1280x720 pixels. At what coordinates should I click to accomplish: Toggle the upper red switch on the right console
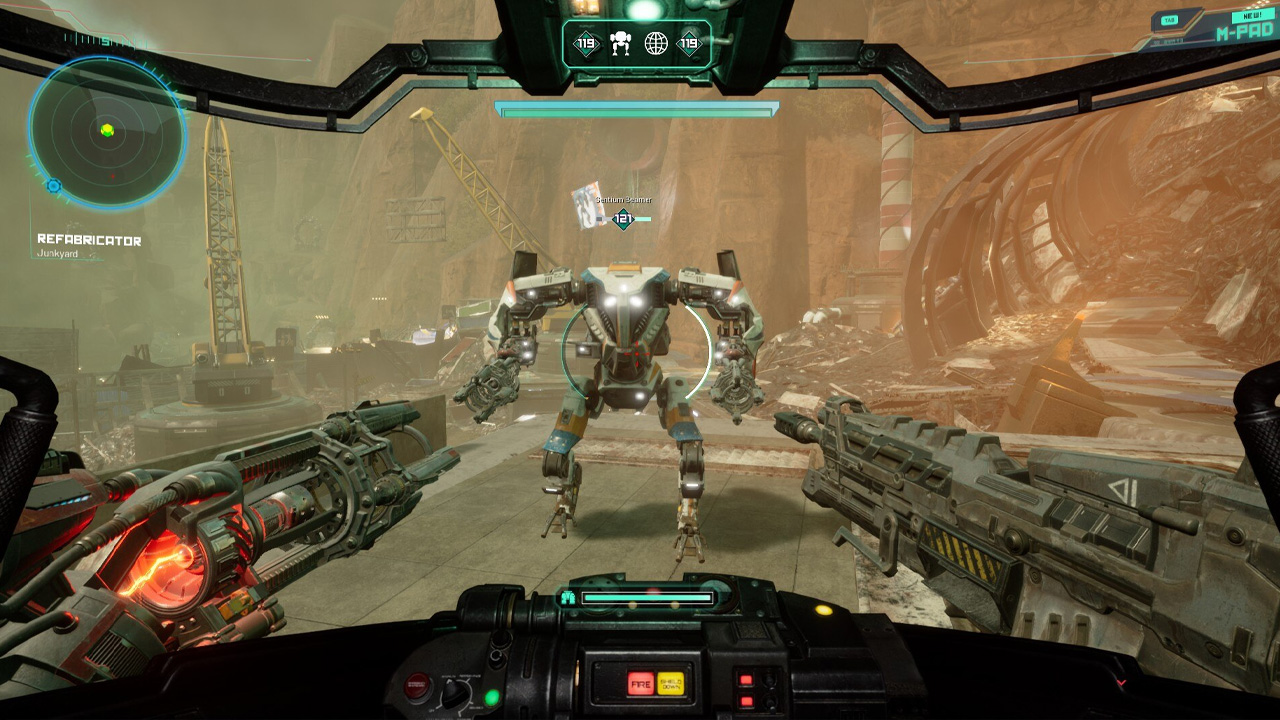[745, 679]
